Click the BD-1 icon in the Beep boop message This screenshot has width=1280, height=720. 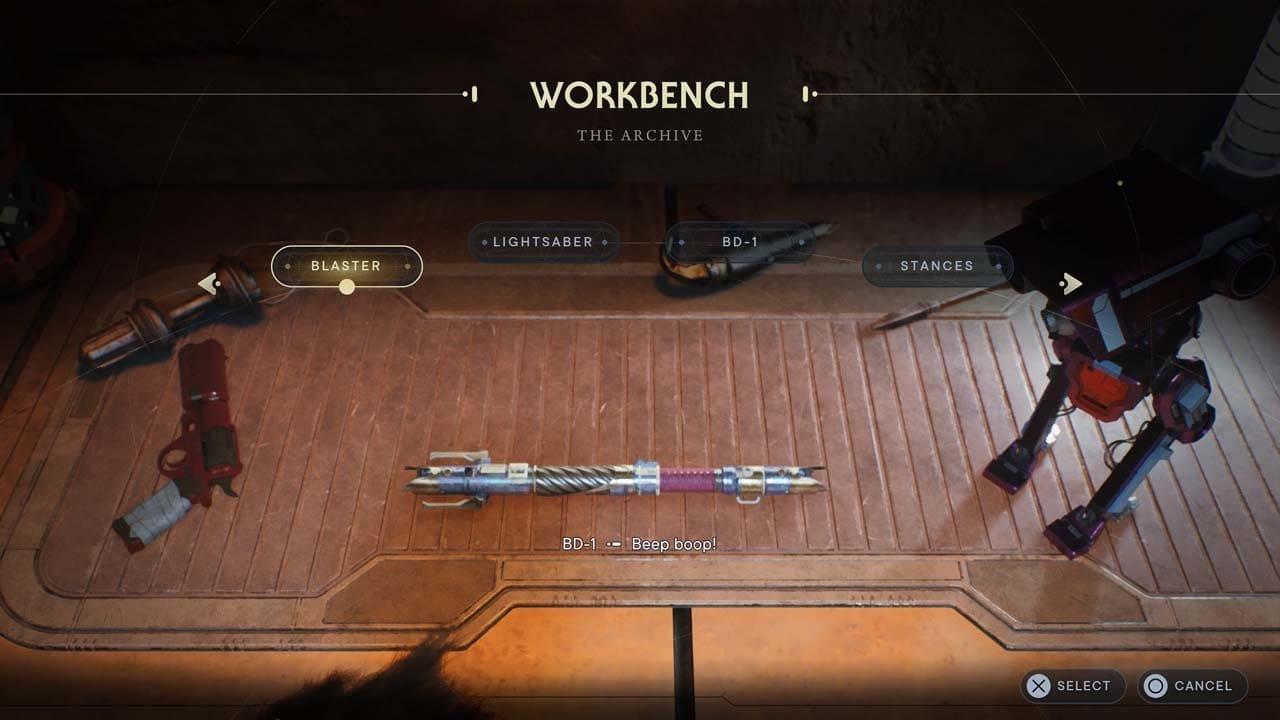[613, 546]
